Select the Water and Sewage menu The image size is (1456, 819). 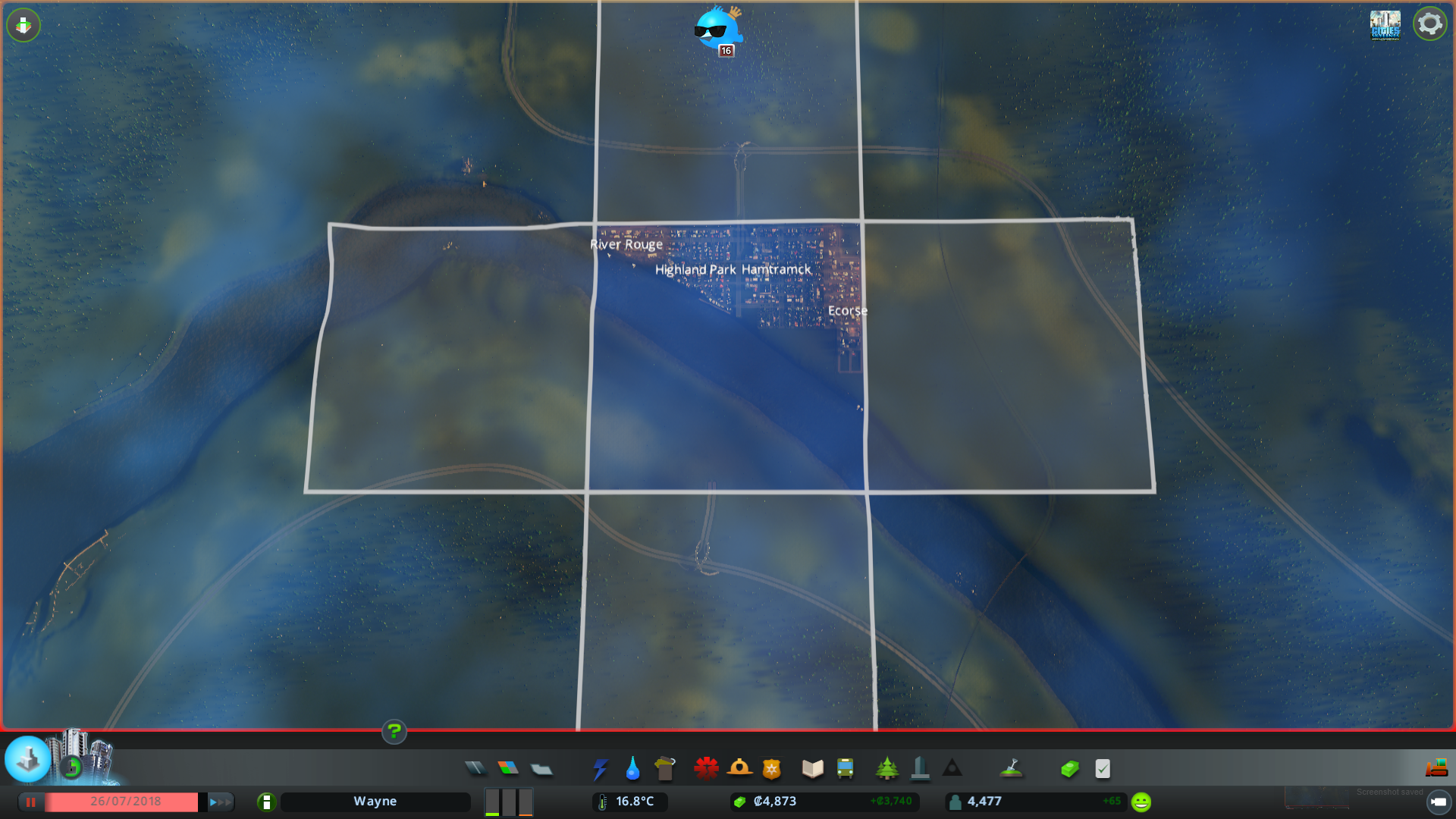pos(633,768)
